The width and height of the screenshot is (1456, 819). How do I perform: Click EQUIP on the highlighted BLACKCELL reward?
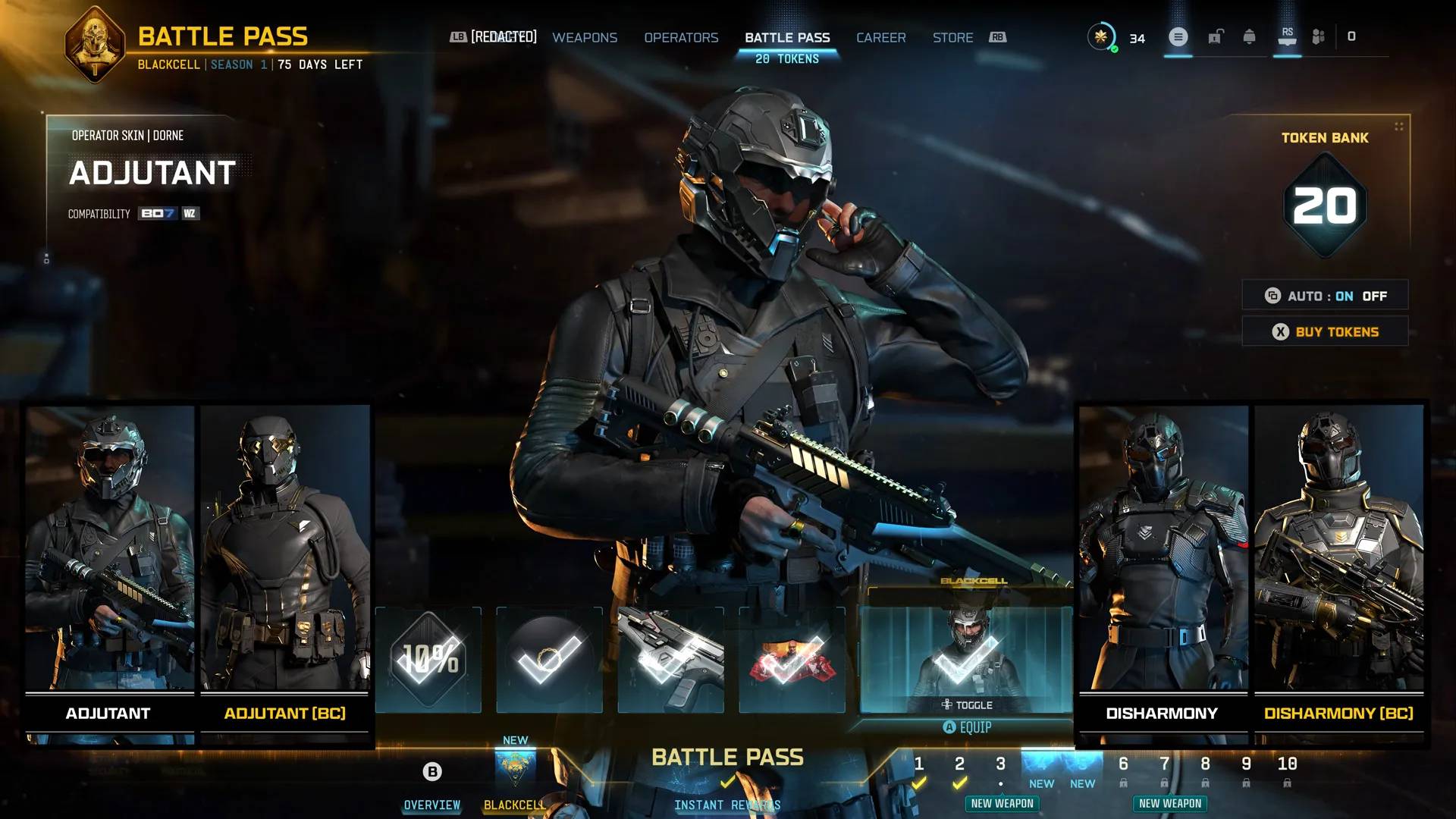(x=968, y=726)
